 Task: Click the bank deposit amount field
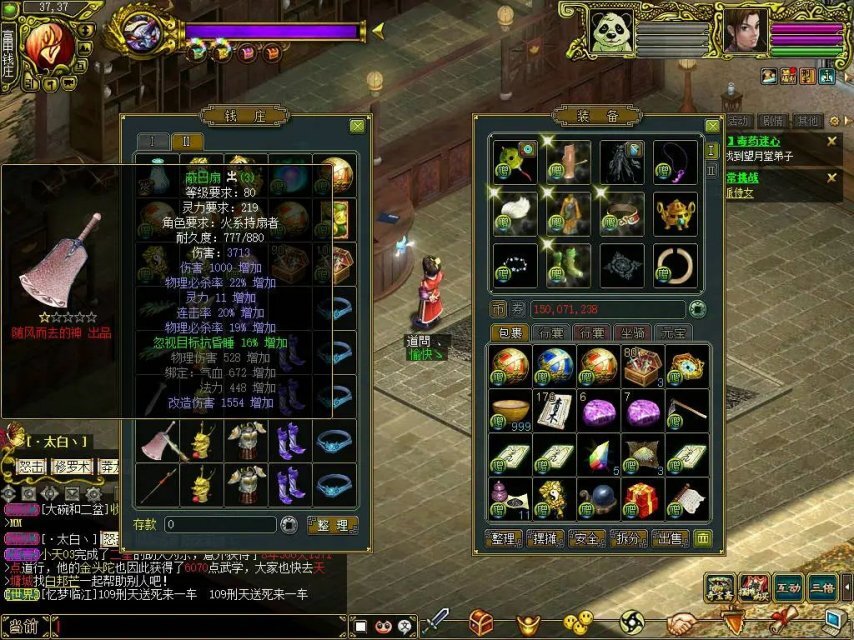point(220,525)
